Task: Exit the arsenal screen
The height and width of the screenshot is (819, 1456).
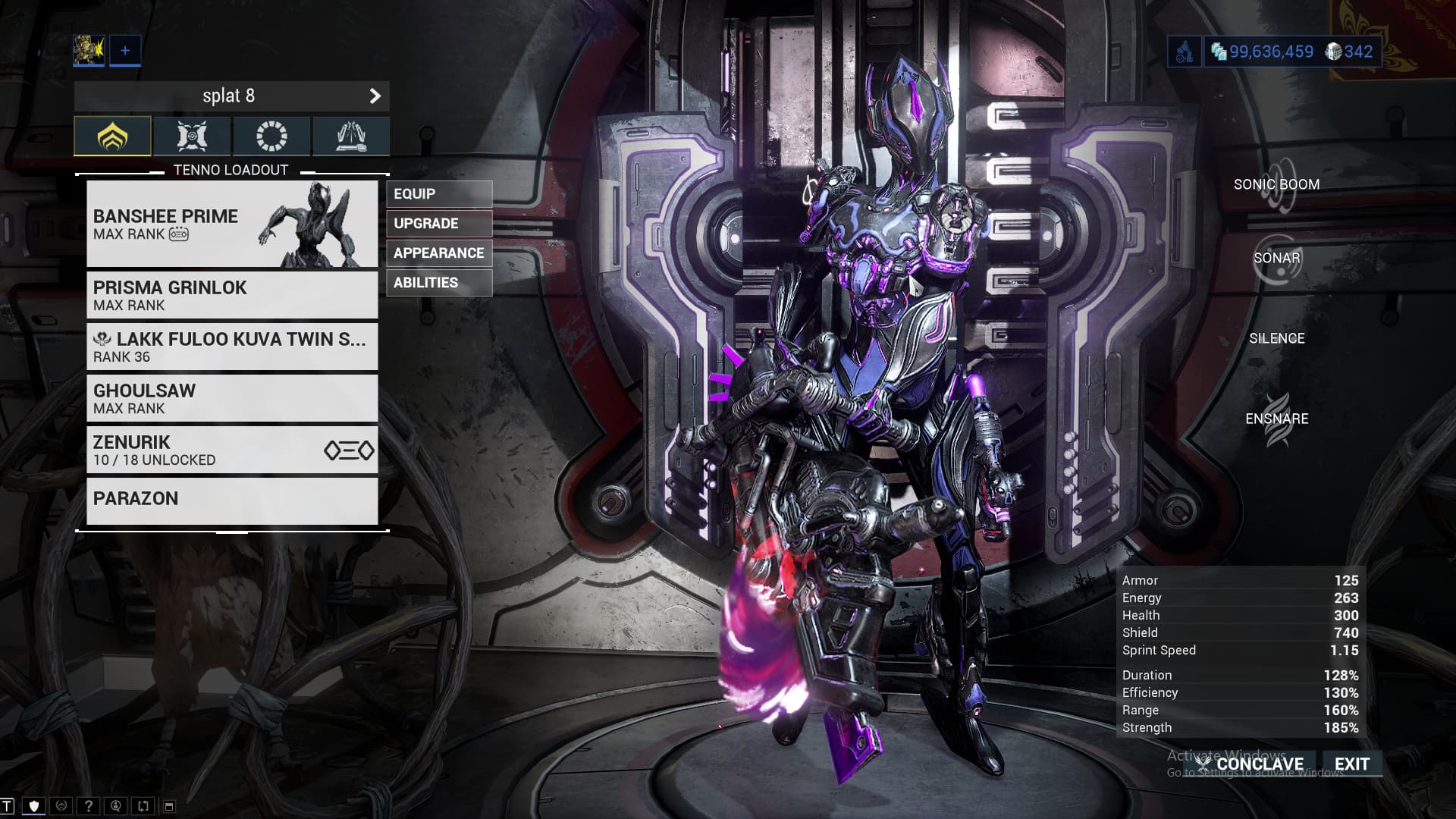Action: pos(1352,764)
